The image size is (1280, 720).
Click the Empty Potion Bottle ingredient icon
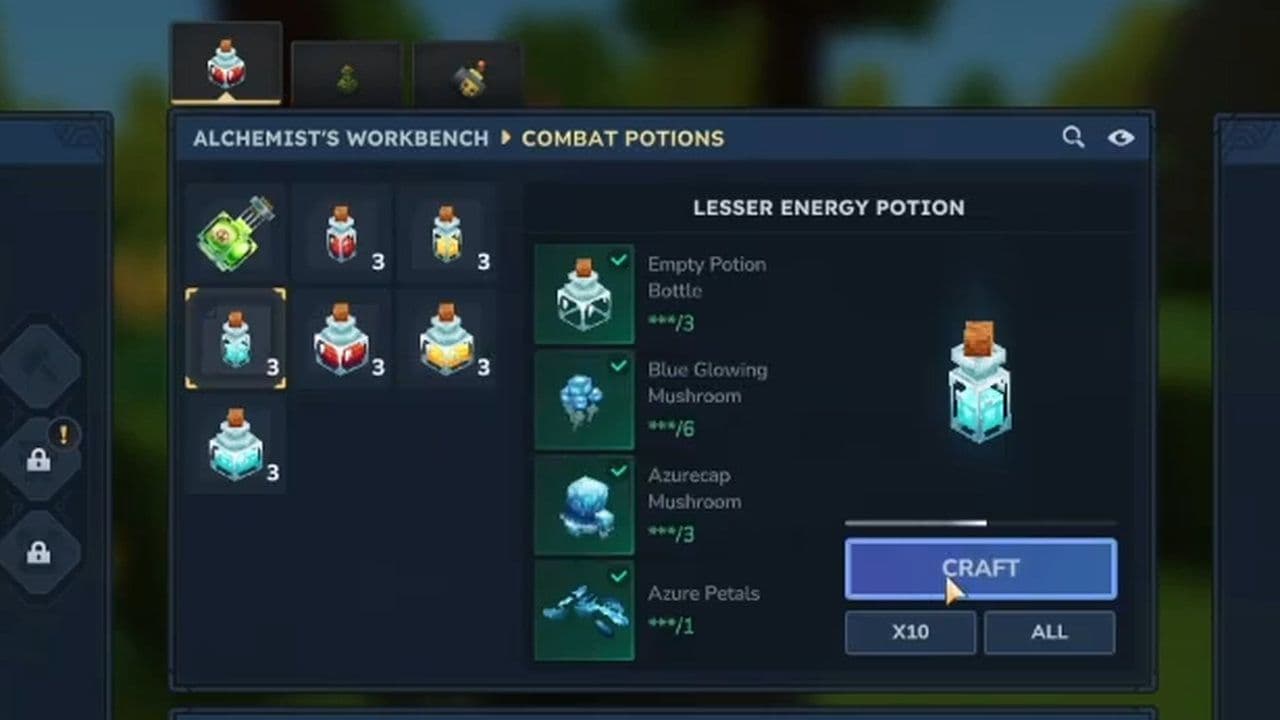[583, 292]
